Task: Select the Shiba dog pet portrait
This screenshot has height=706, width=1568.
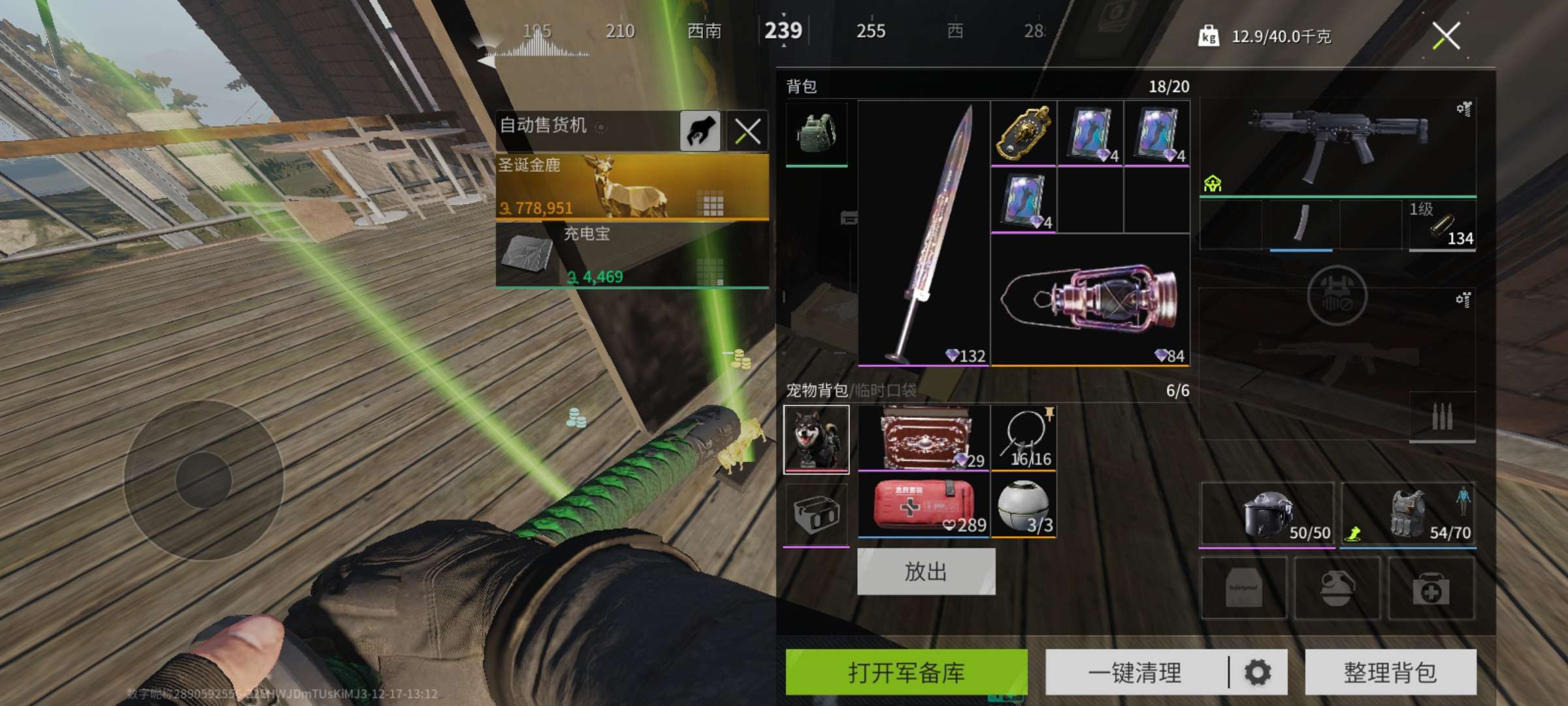Action: coord(816,438)
